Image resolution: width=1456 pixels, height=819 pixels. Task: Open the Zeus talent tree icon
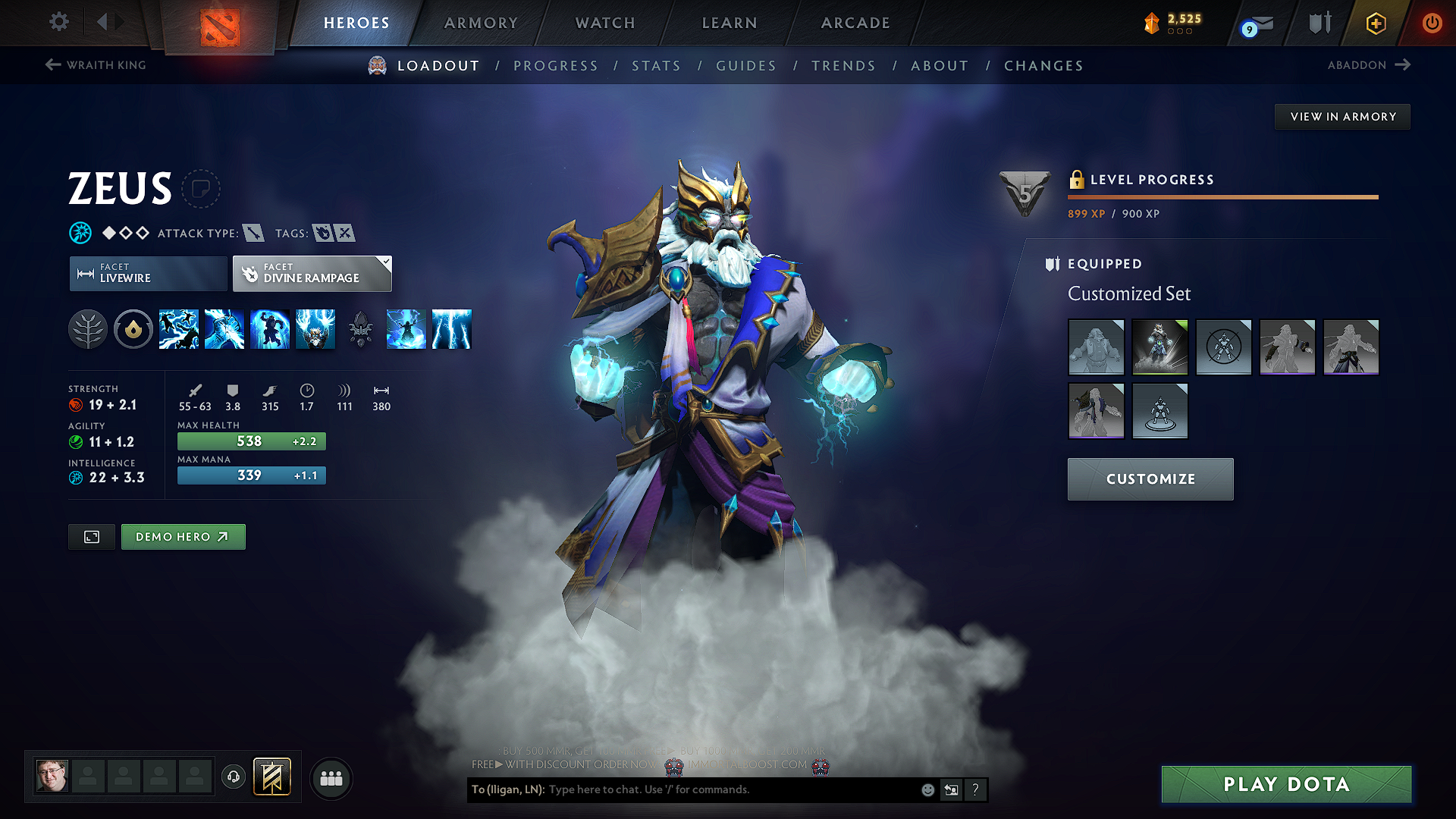point(87,329)
